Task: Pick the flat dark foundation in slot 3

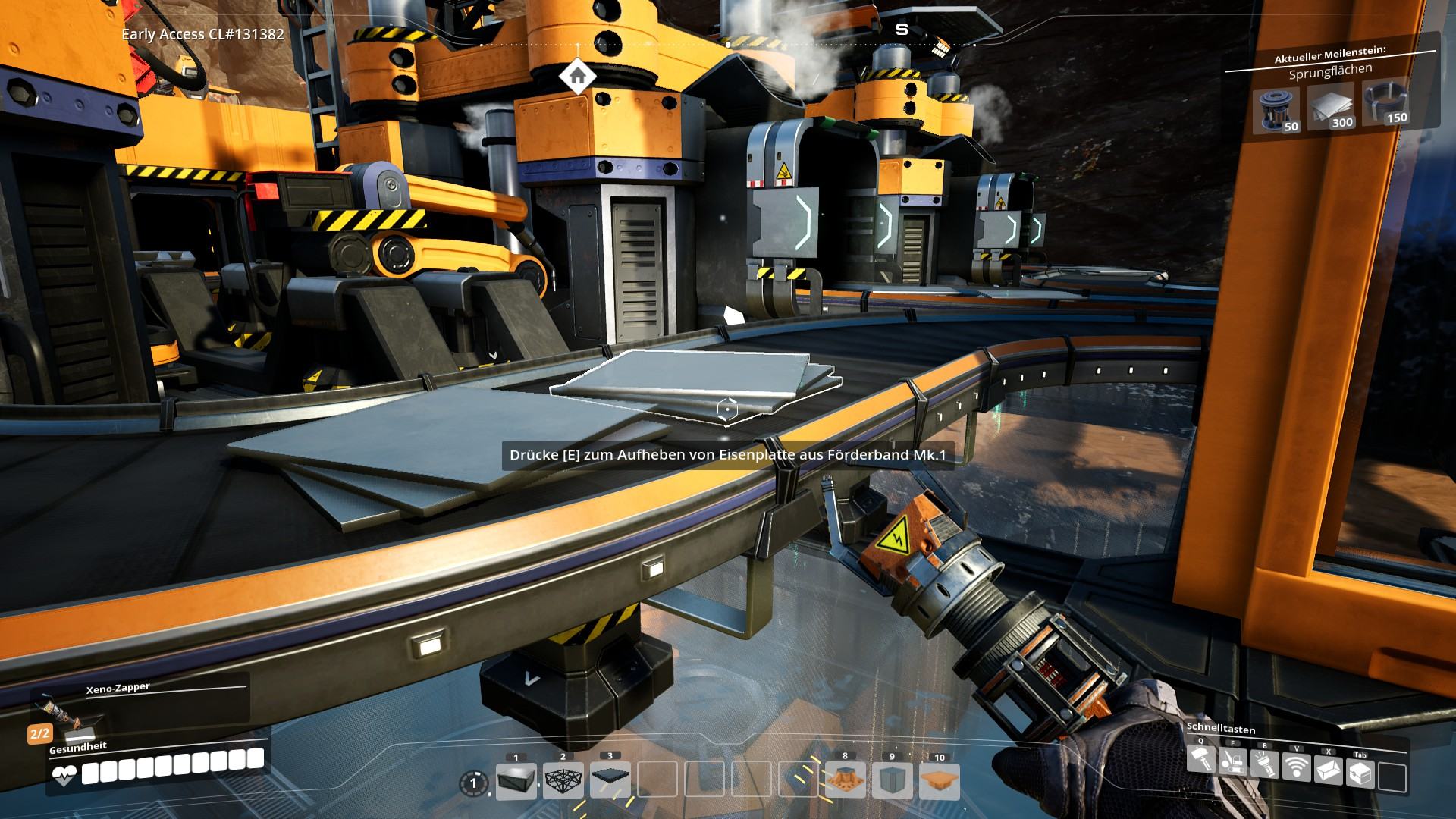Action: [x=610, y=781]
